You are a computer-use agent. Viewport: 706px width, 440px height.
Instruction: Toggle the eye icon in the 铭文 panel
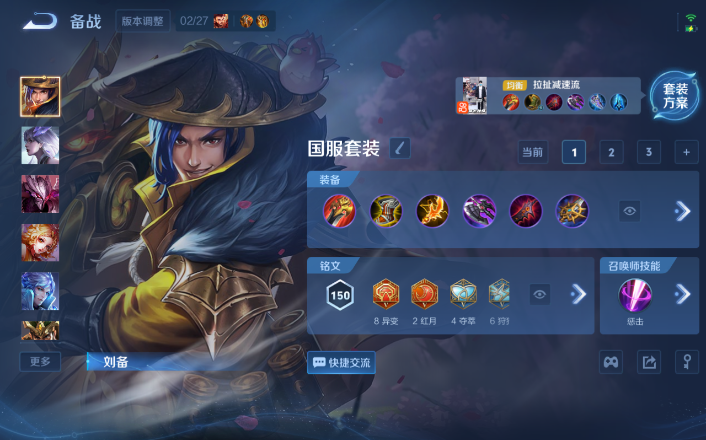coord(540,294)
